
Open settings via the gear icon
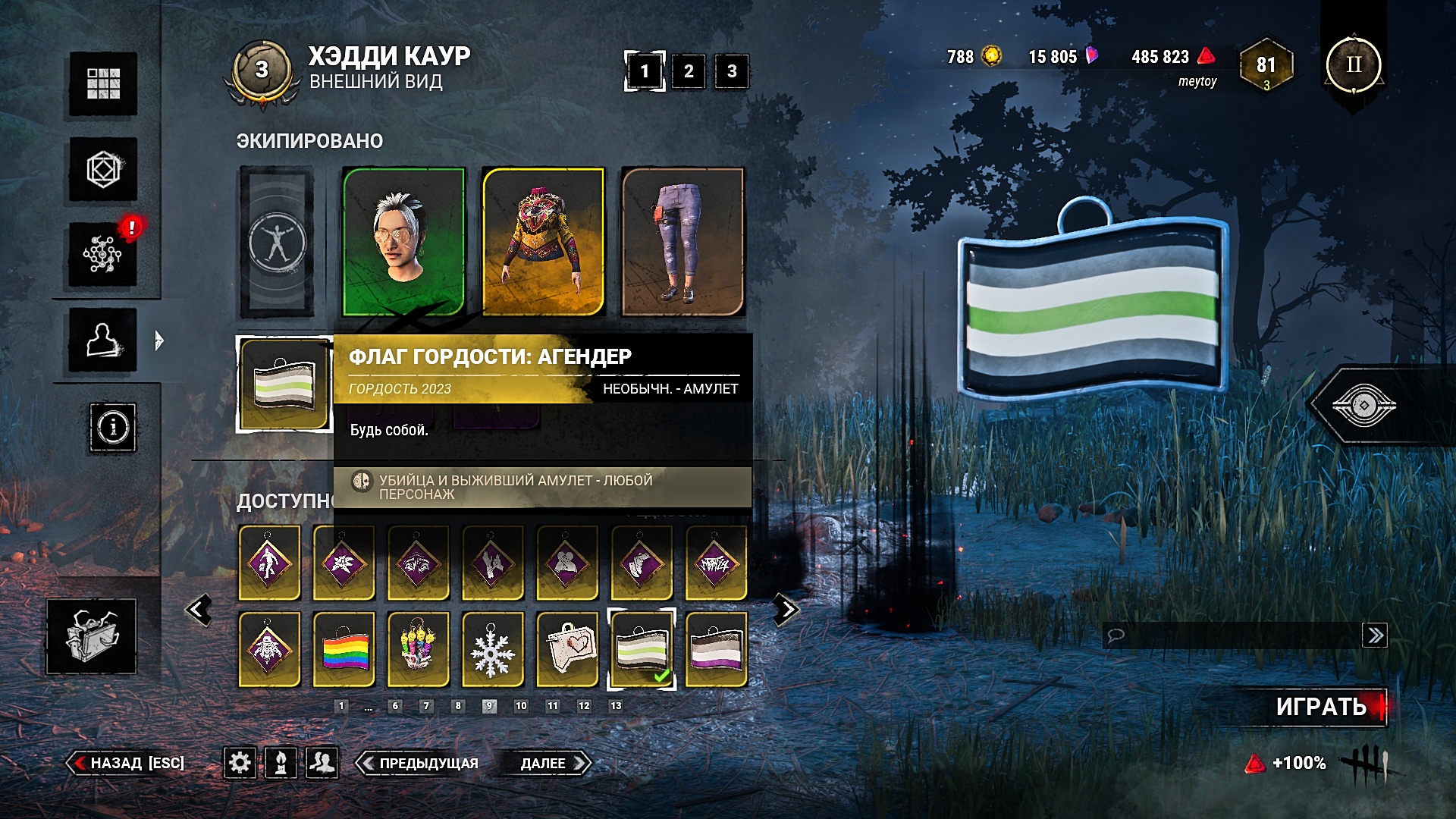click(240, 762)
